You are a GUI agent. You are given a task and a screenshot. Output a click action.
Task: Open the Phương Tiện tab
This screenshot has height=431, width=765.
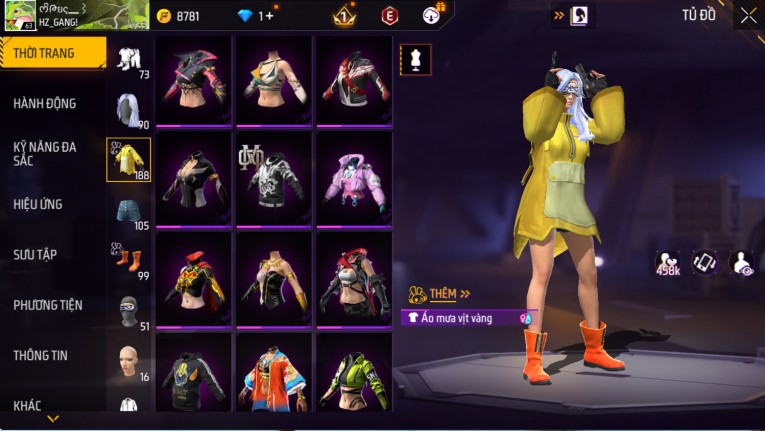(48, 305)
